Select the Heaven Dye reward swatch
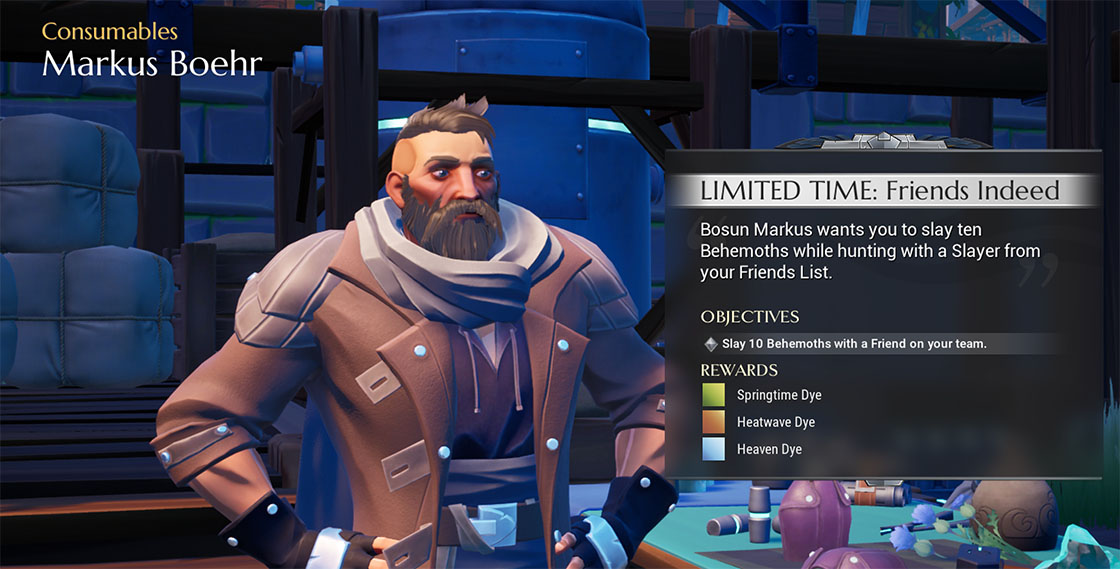Image resolution: width=1120 pixels, height=569 pixels. point(713,450)
